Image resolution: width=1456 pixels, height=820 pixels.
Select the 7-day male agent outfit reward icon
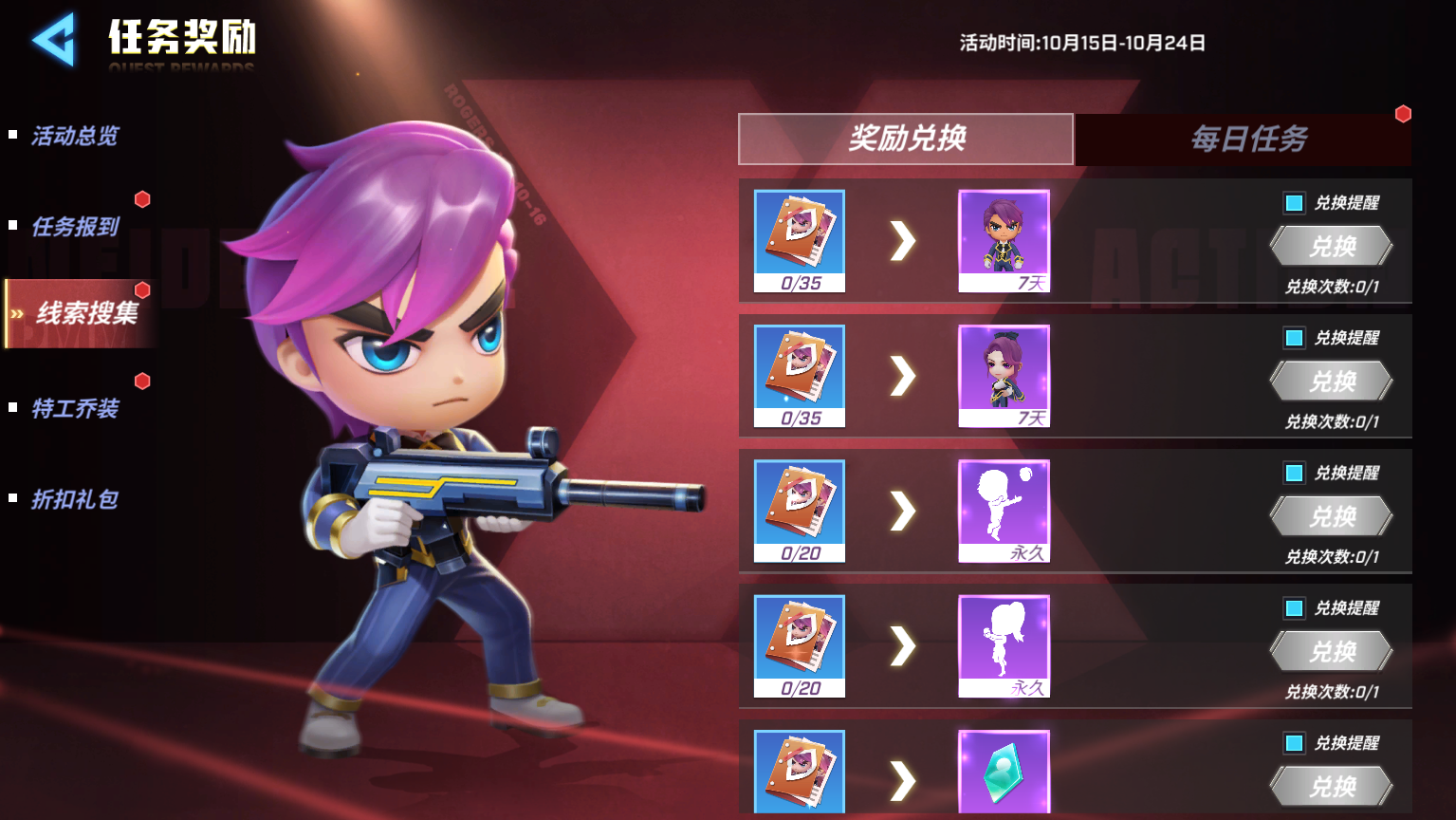tap(1004, 241)
